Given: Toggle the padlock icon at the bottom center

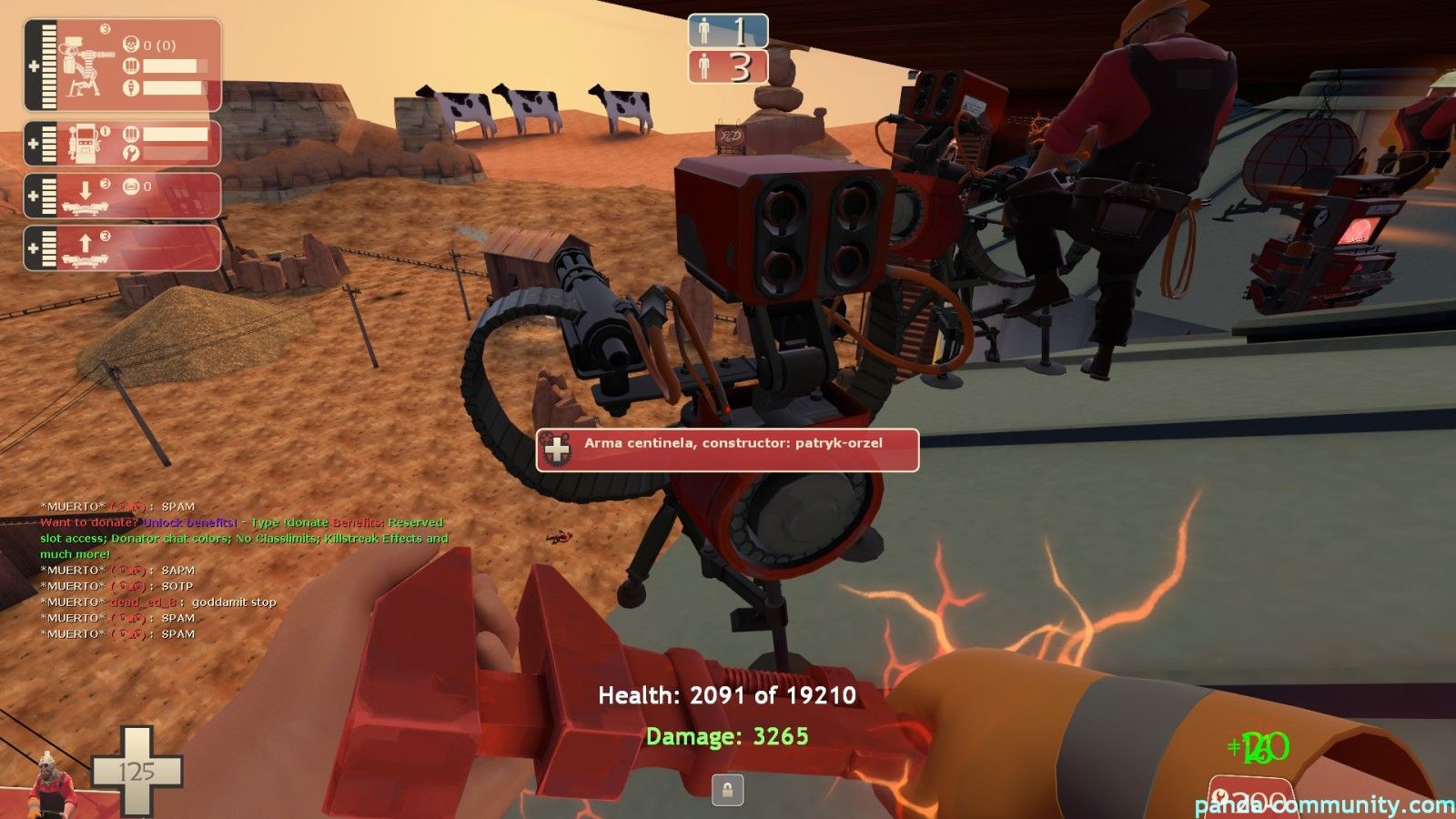Looking at the screenshot, I should [x=729, y=790].
